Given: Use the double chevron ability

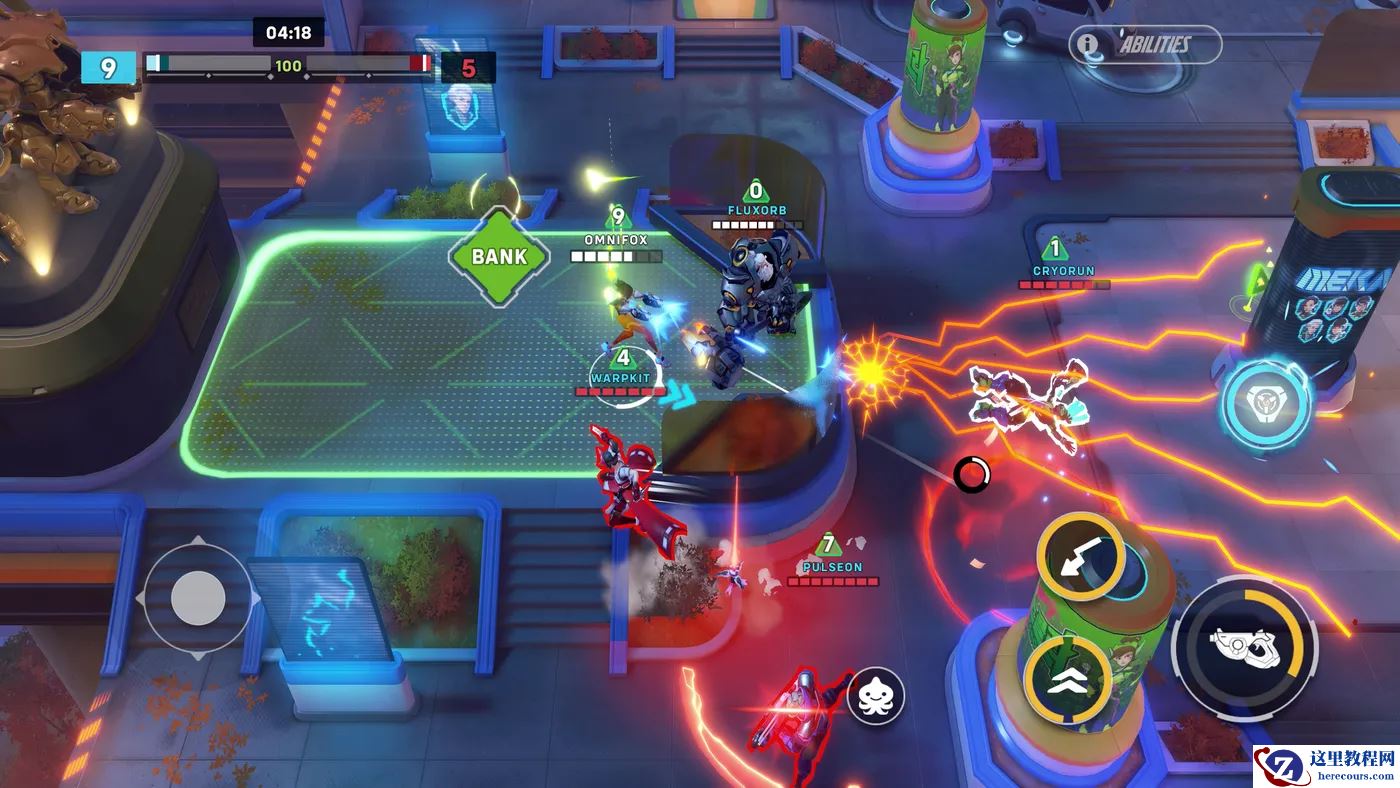Looking at the screenshot, I should [1067, 679].
